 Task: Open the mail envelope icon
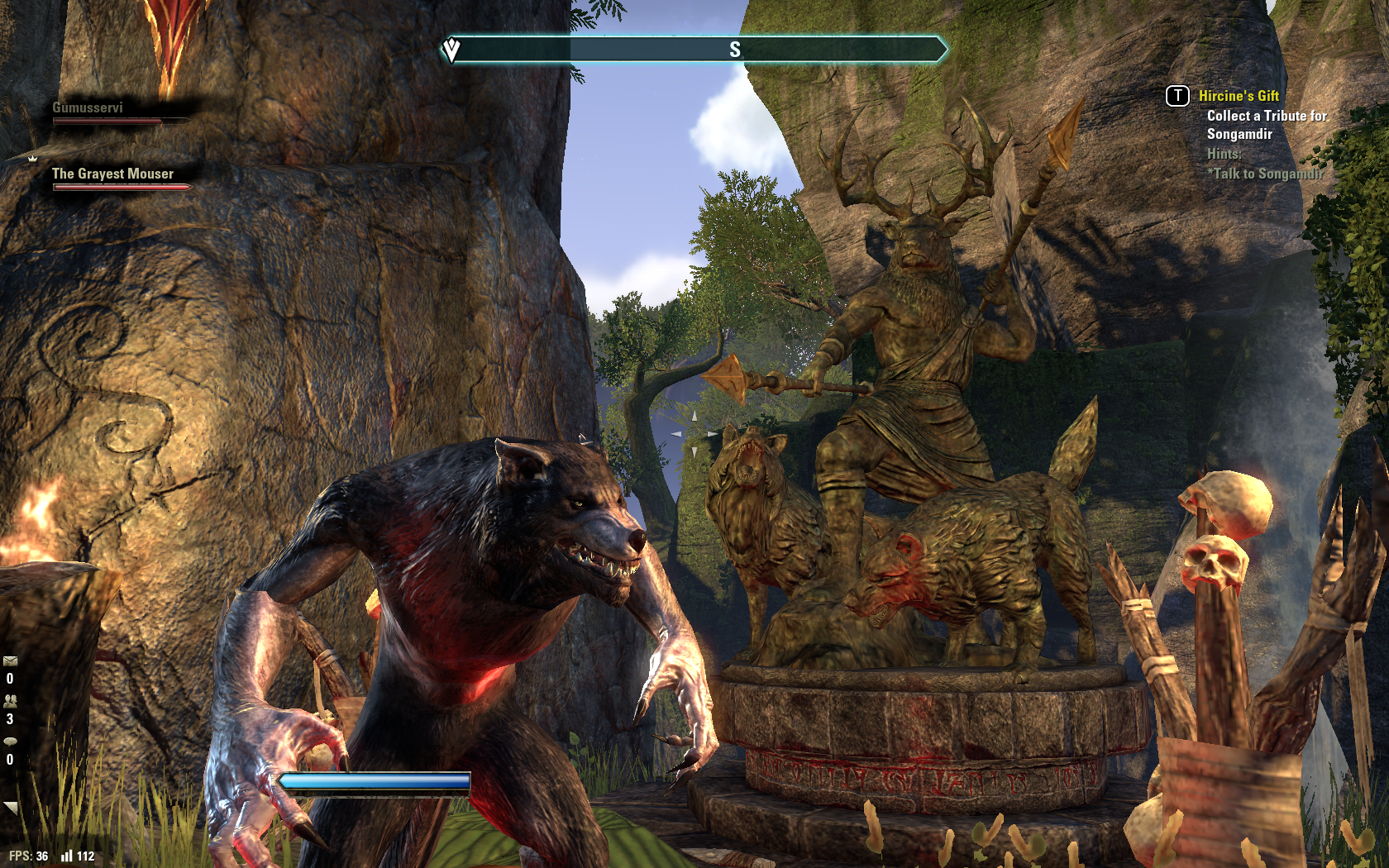tap(10, 661)
